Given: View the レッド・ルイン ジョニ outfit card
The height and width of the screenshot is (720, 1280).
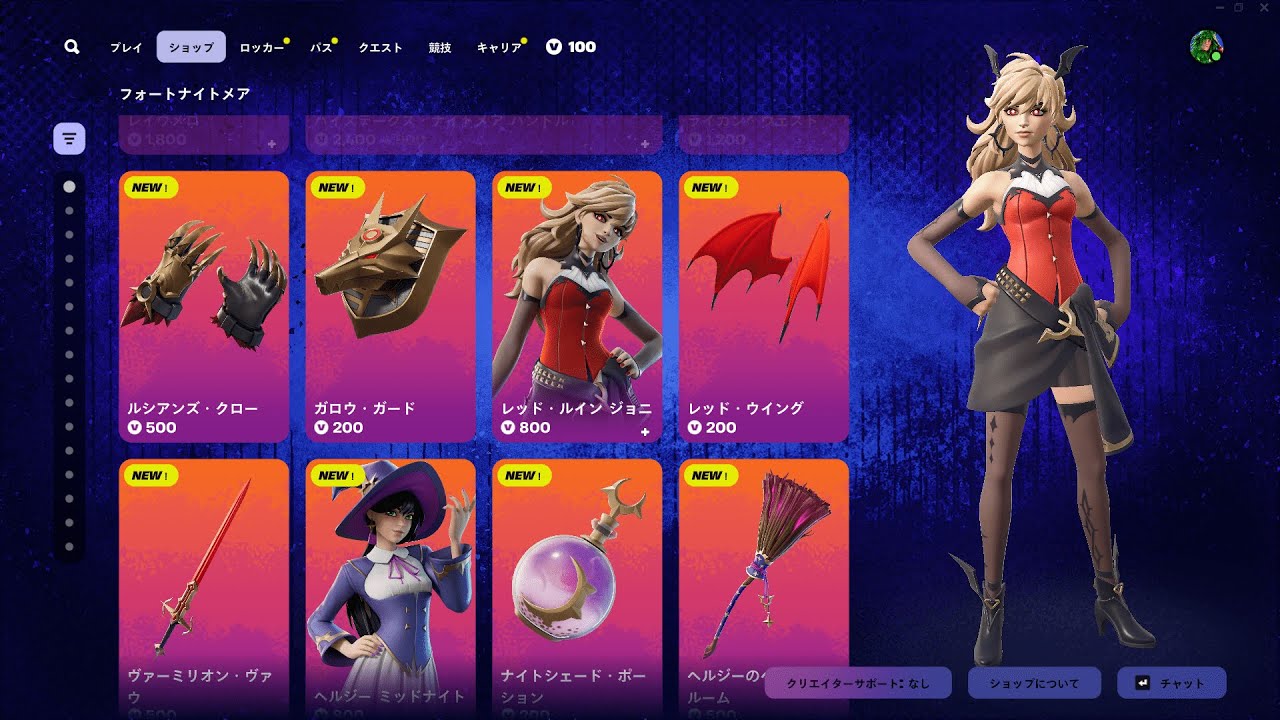Looking at the screenshot, I should point(577,306).
